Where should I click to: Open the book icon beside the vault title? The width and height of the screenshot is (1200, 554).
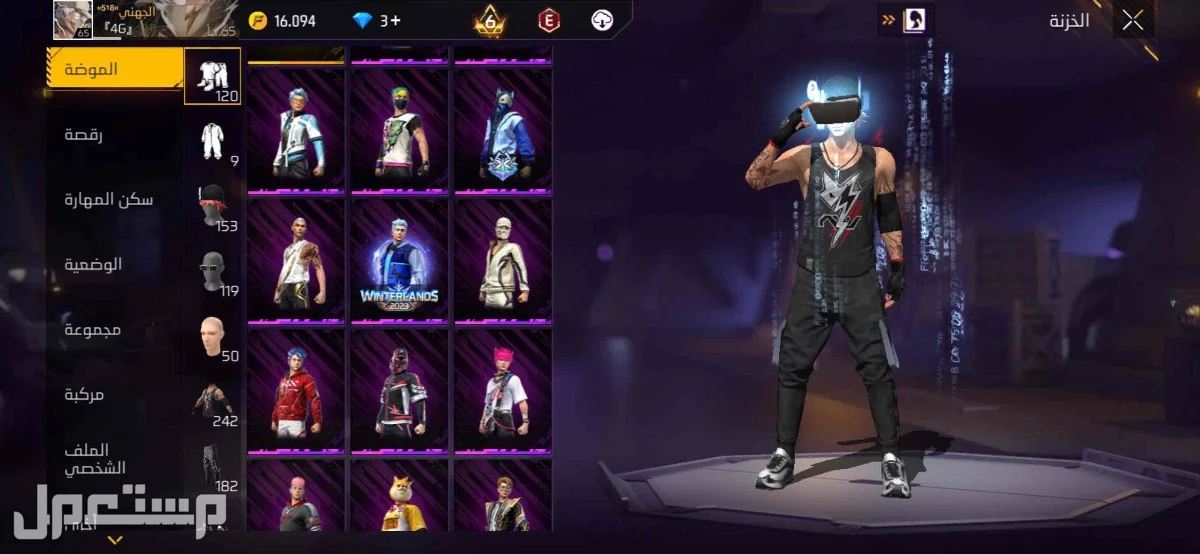pos(914,20)
